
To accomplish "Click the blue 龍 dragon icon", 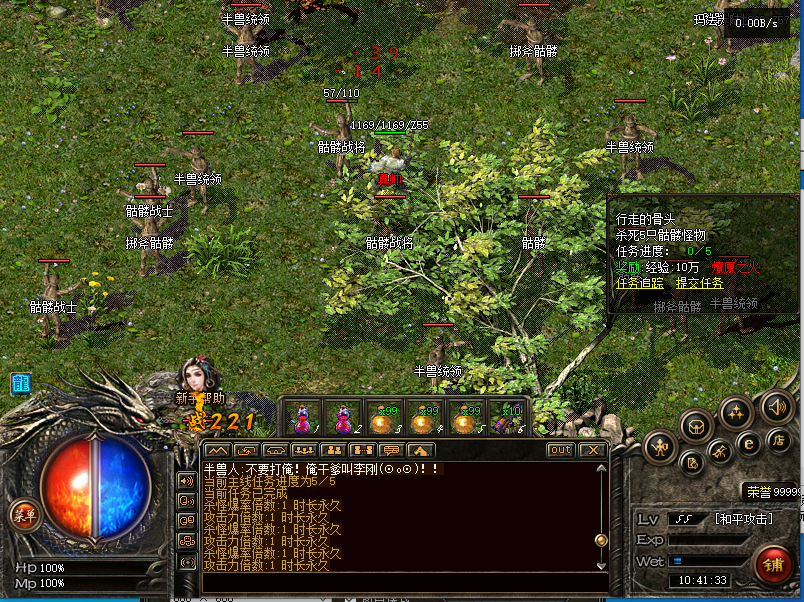I will [20, 383].
